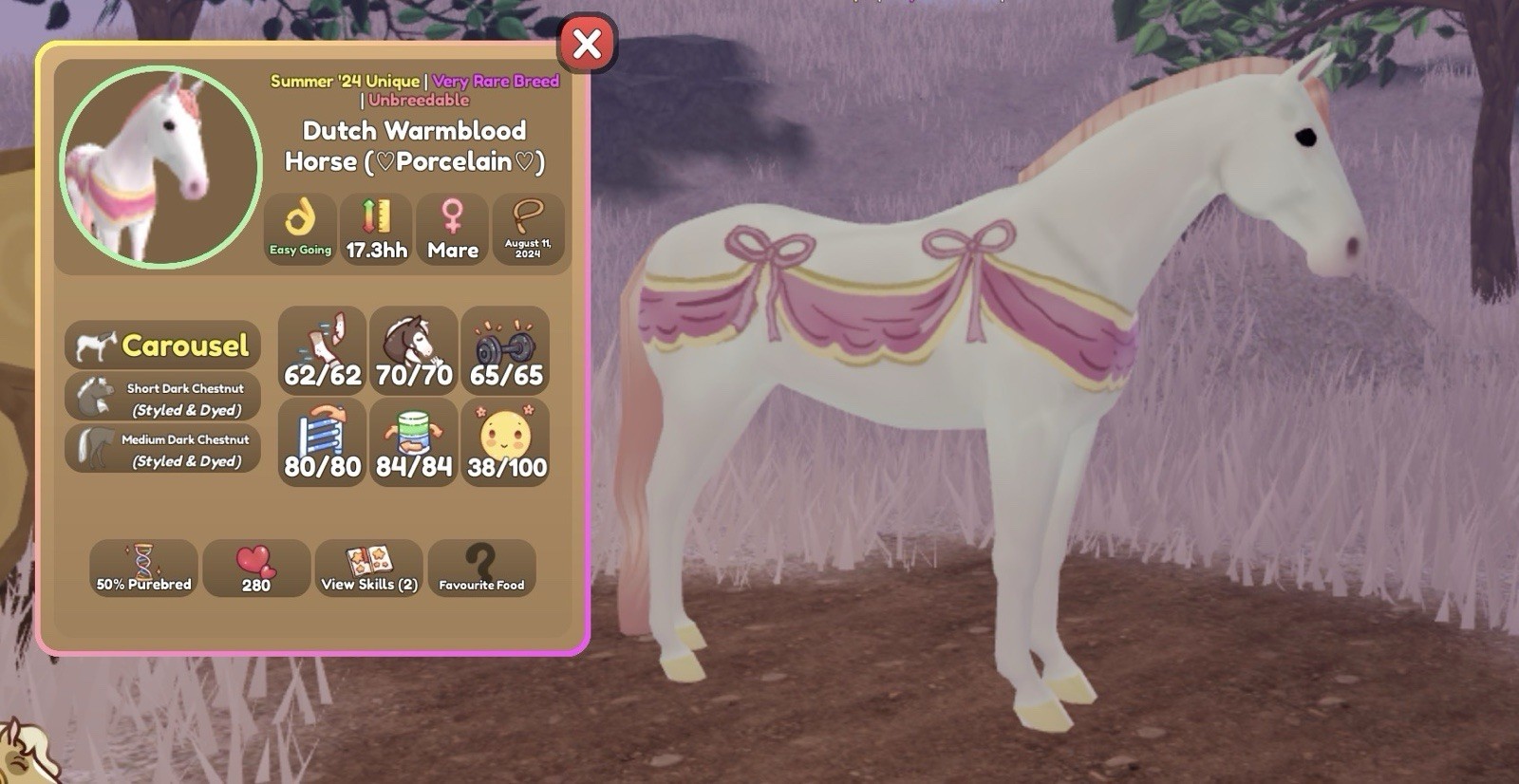Select the 65/65 dumbbell strength stat
The image size is (1519, 784).
coord(506,350)
